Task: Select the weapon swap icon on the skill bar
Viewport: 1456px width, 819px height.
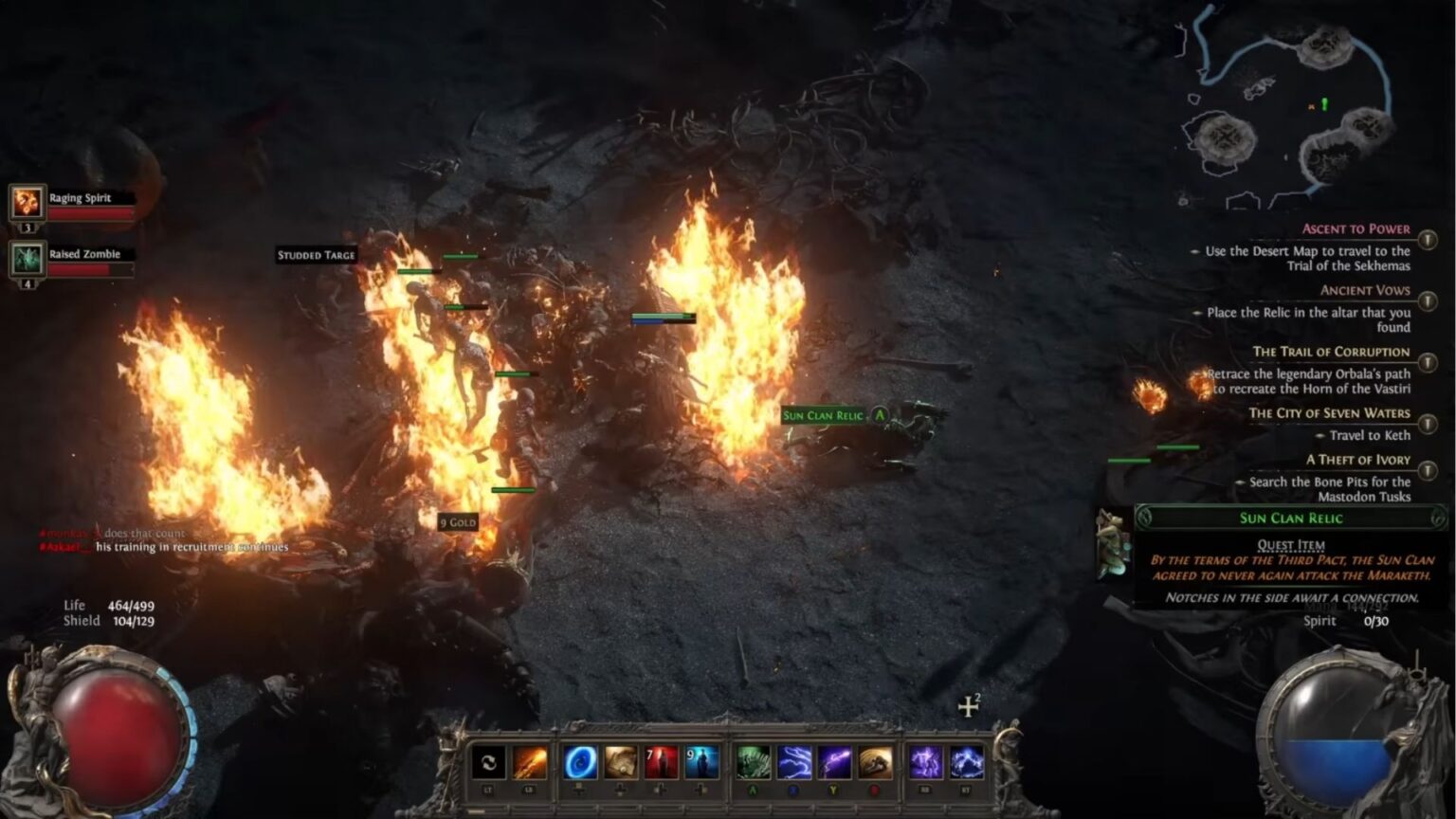Action: pos(489,763)
